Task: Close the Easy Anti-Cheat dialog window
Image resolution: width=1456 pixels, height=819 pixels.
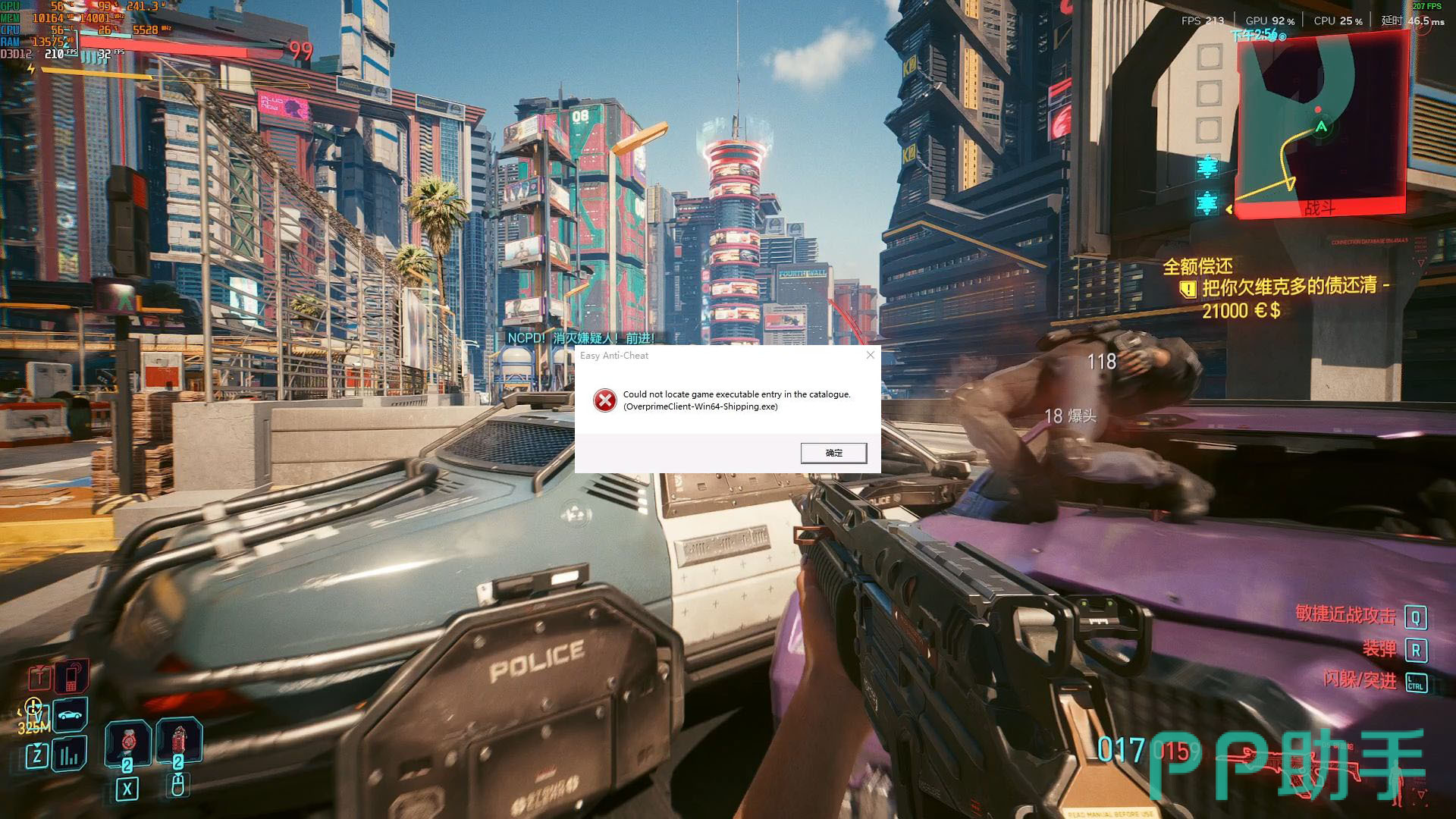Action: (x=871, y=355)
